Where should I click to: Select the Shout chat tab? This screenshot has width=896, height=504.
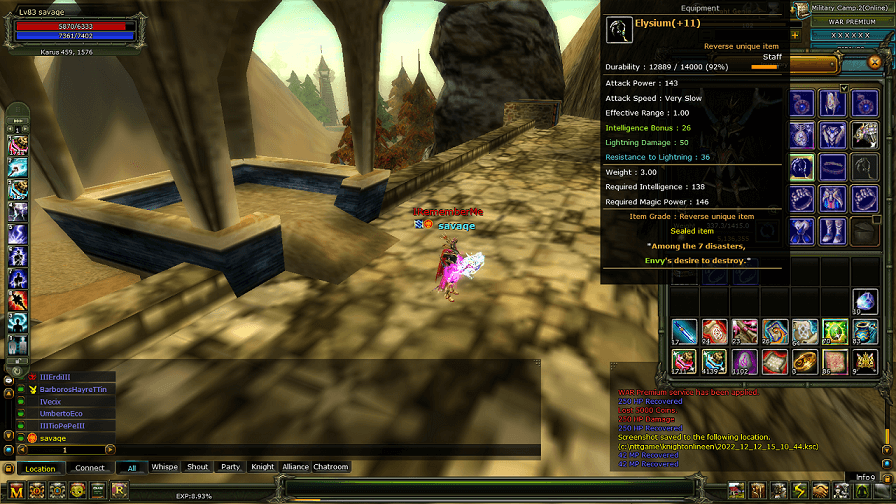[x=198, y=467]
